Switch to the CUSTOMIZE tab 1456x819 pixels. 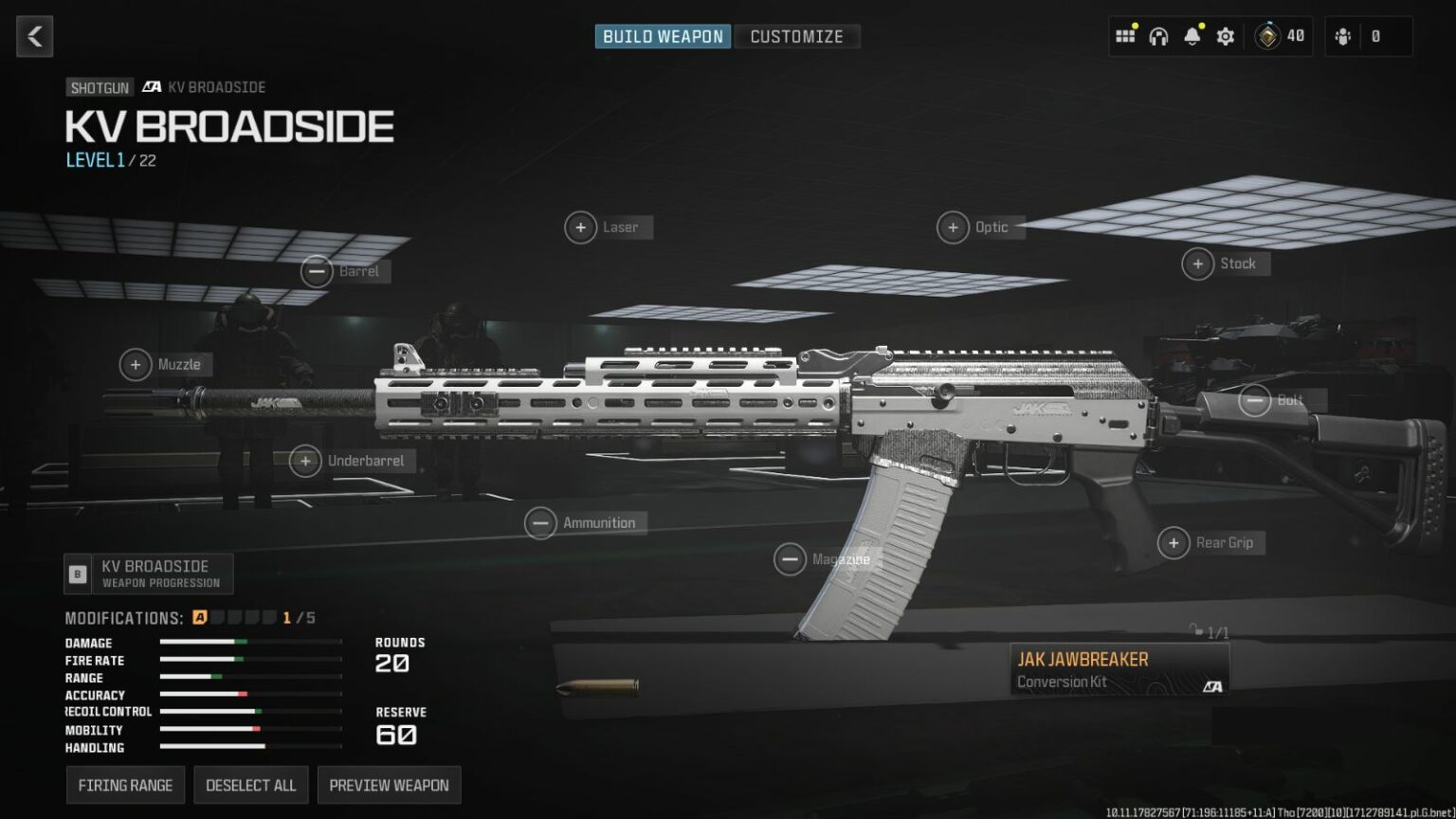796,37
